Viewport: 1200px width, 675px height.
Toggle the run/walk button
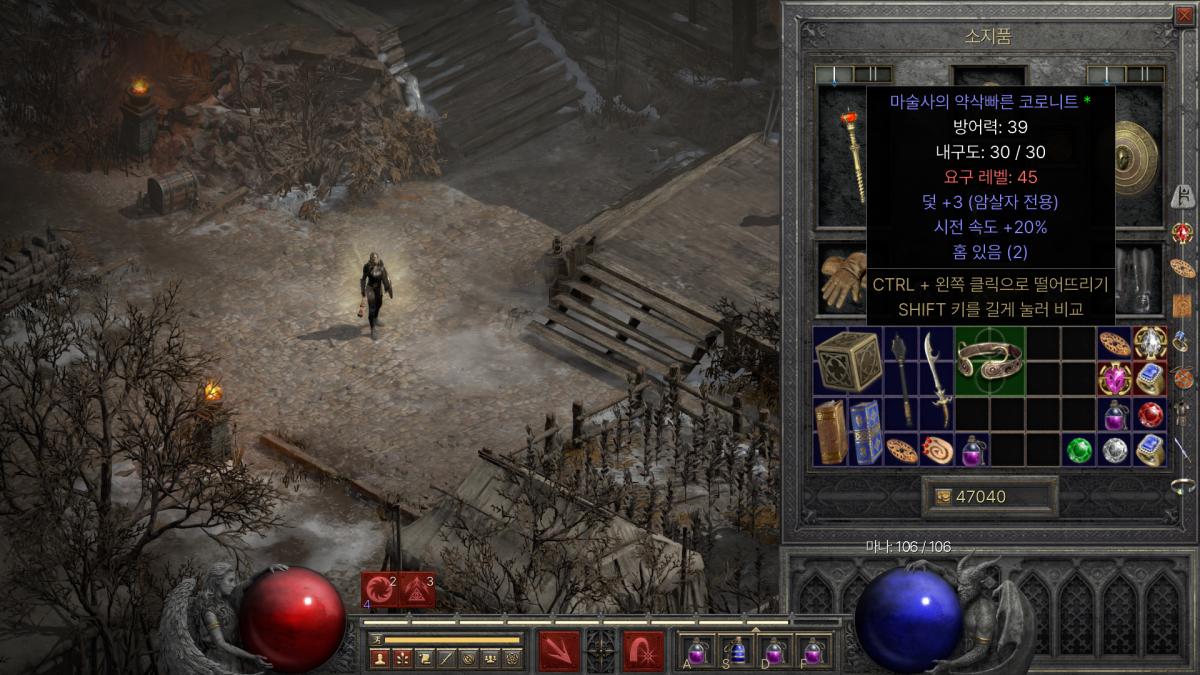[377, 639]
